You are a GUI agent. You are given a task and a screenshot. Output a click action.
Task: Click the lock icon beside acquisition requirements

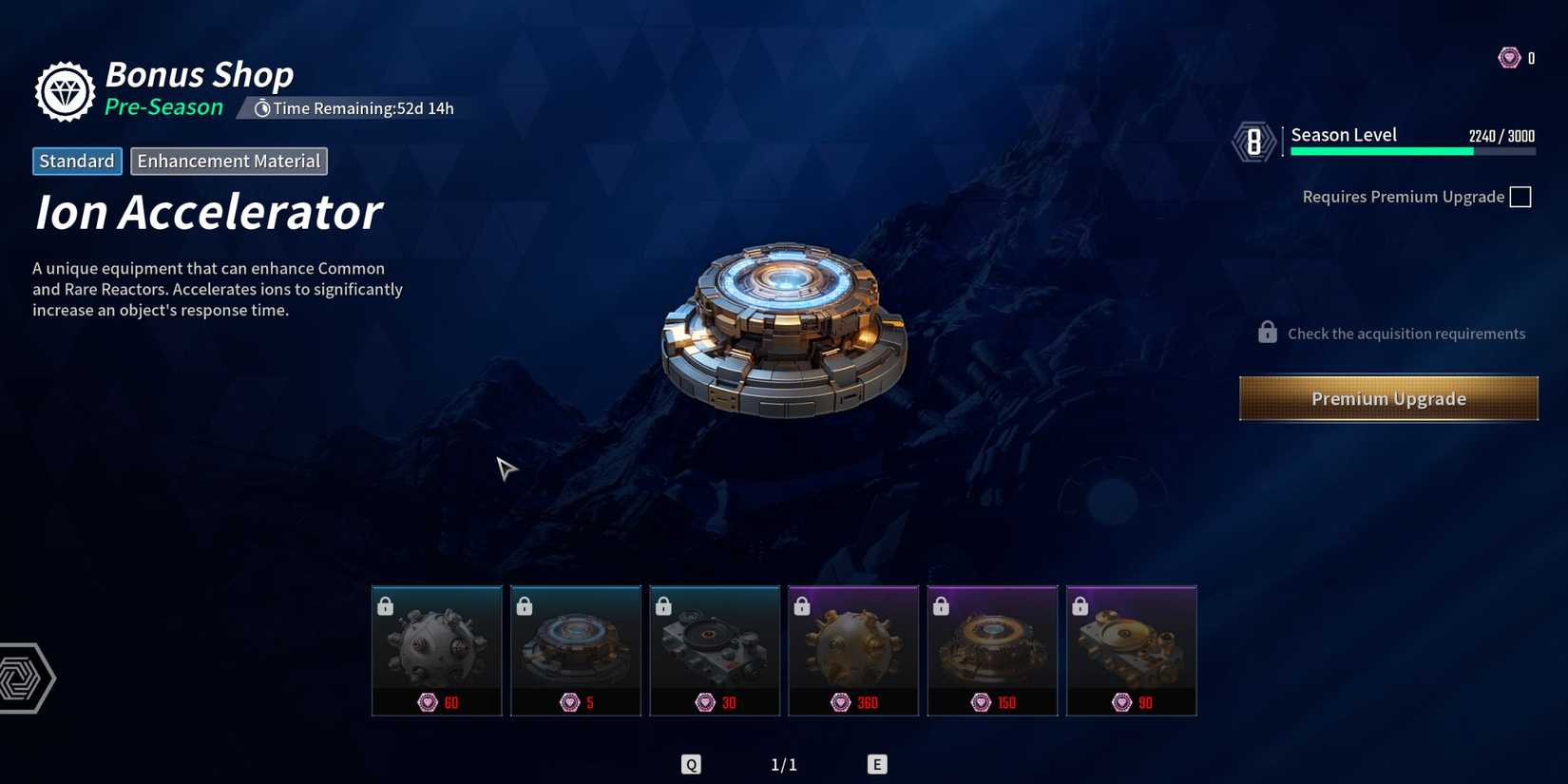pos(1267,332)
